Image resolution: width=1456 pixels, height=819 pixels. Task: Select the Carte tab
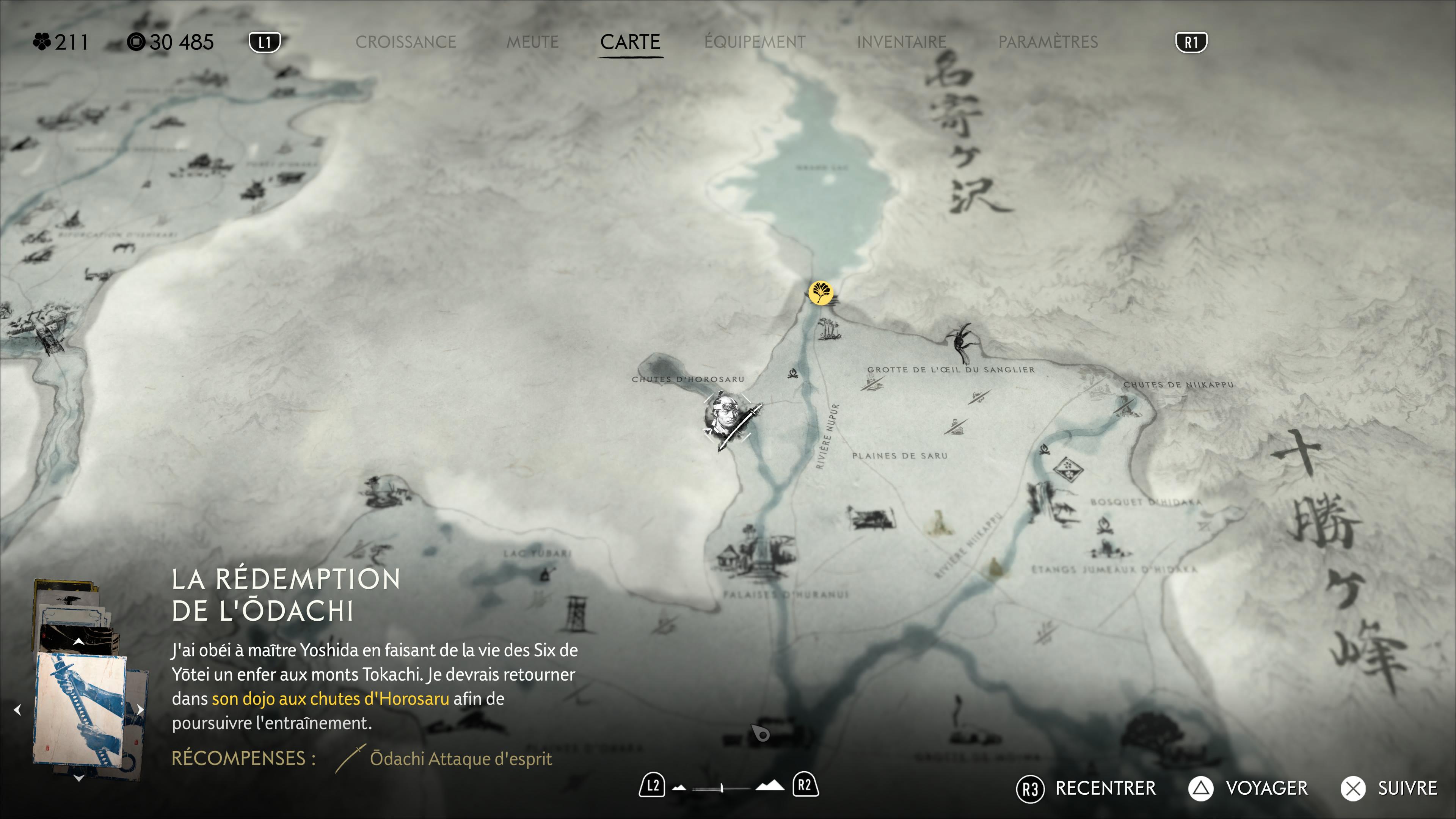pos(630,42)
